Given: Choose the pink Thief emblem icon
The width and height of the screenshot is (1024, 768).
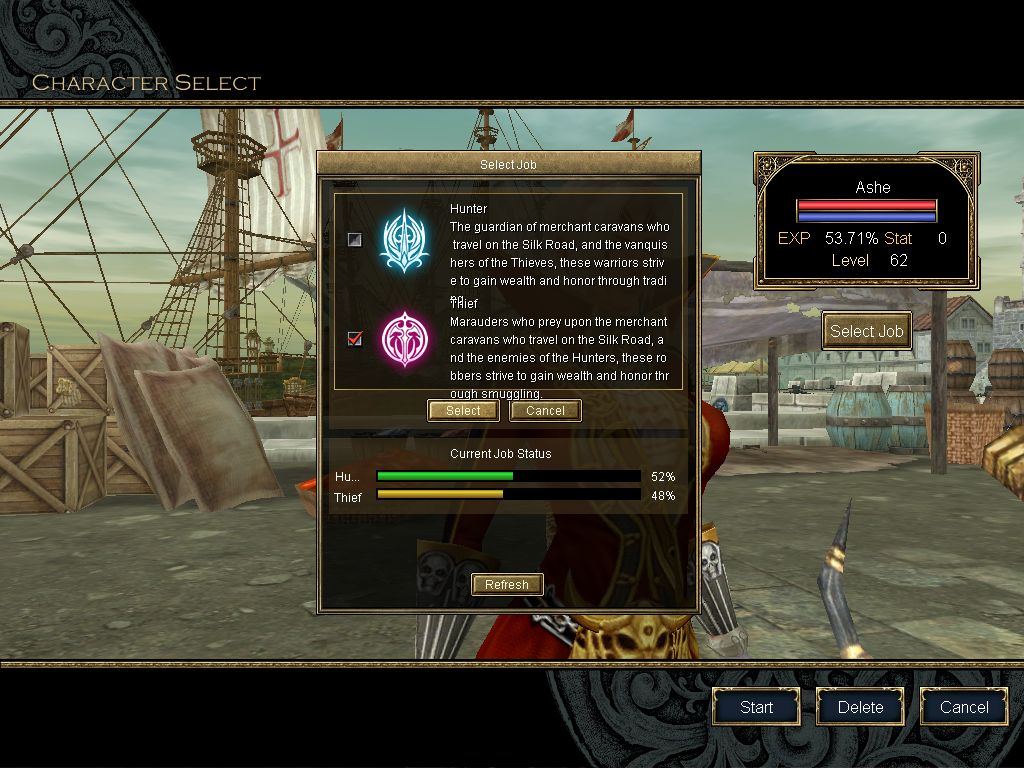Looking at the screenshot, I should click(403, 339).
